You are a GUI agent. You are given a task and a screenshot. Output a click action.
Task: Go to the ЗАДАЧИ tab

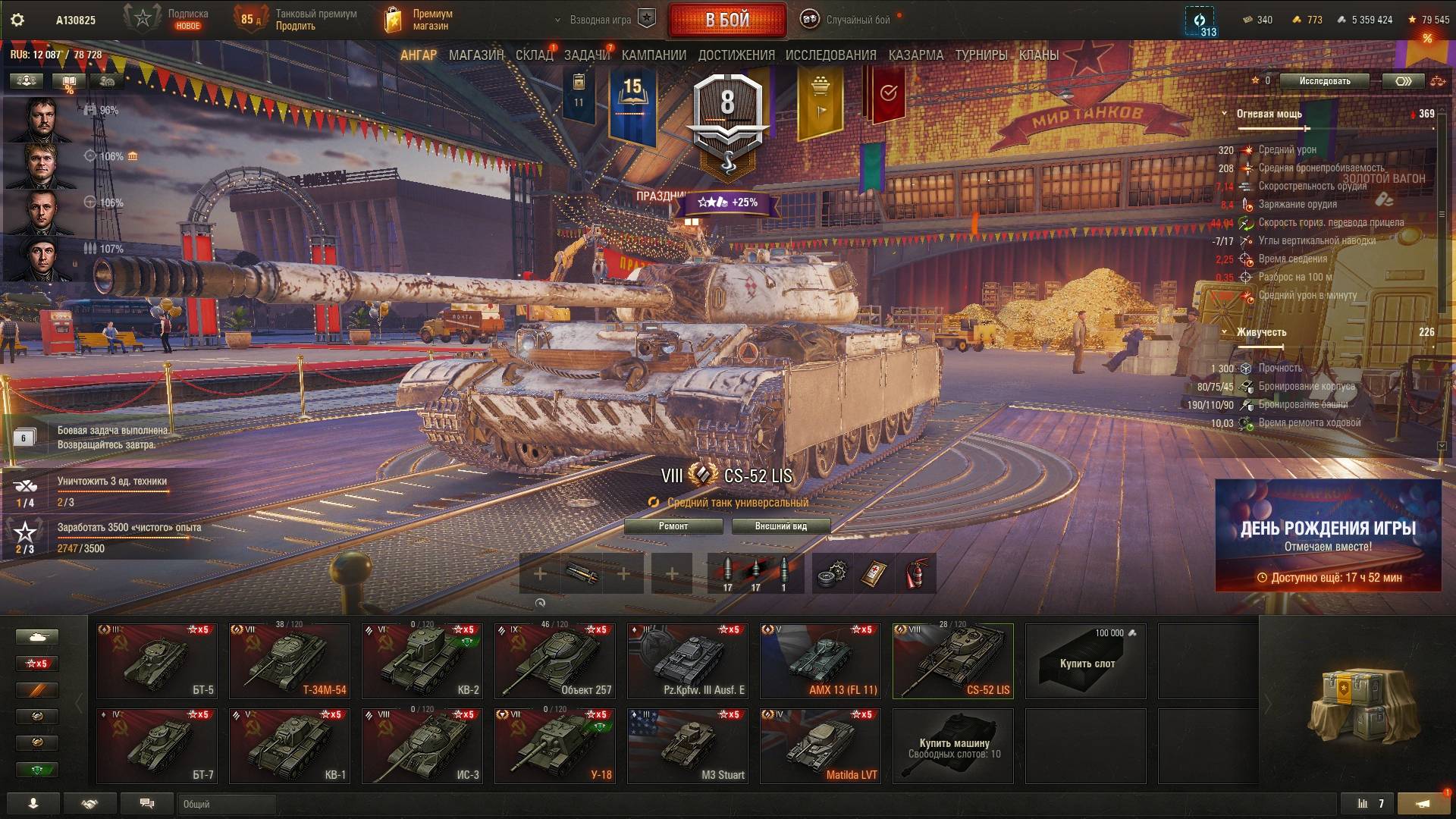coord(586,55)
